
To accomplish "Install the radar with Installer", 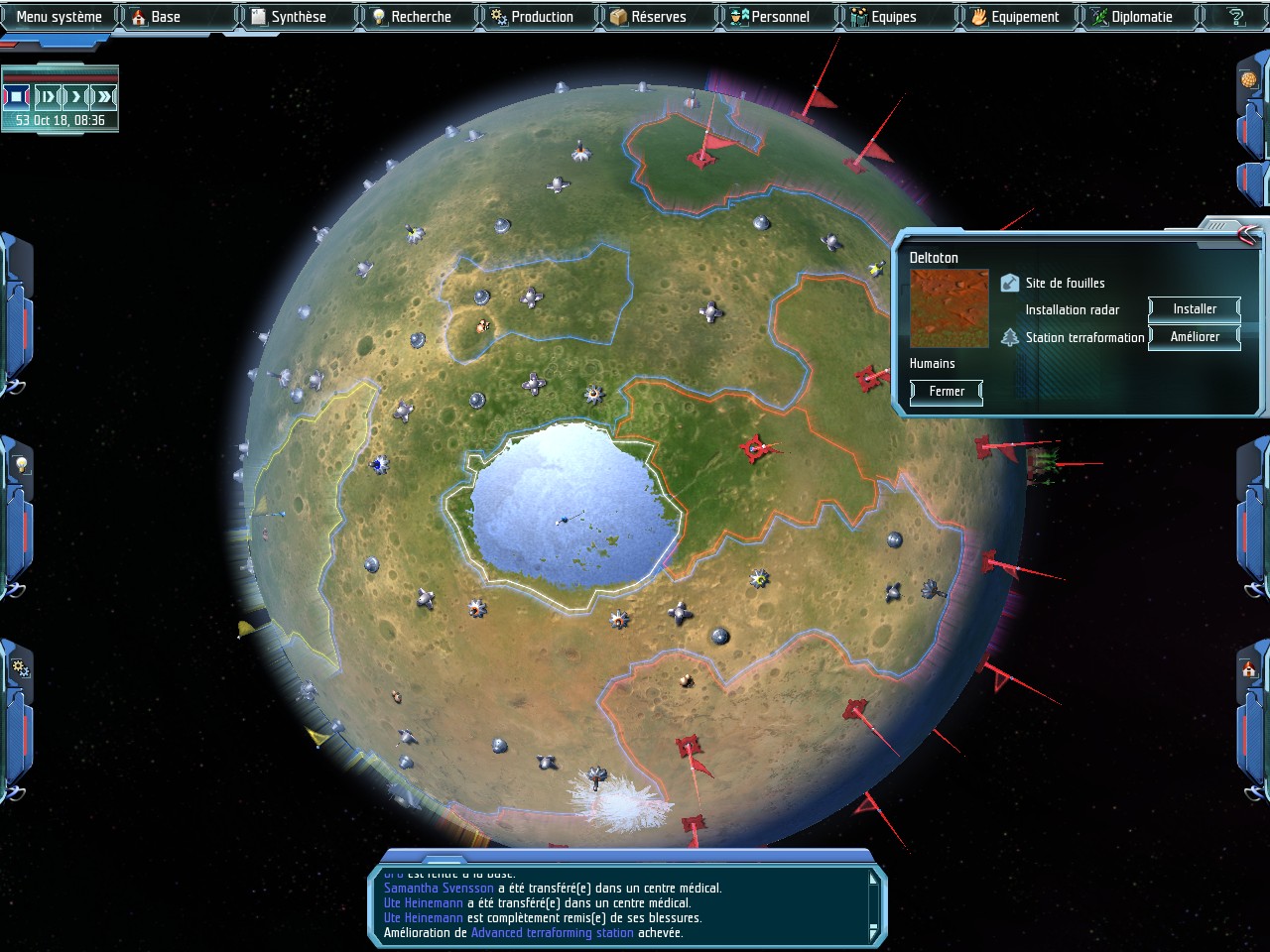I will (x=1195, y=309).
